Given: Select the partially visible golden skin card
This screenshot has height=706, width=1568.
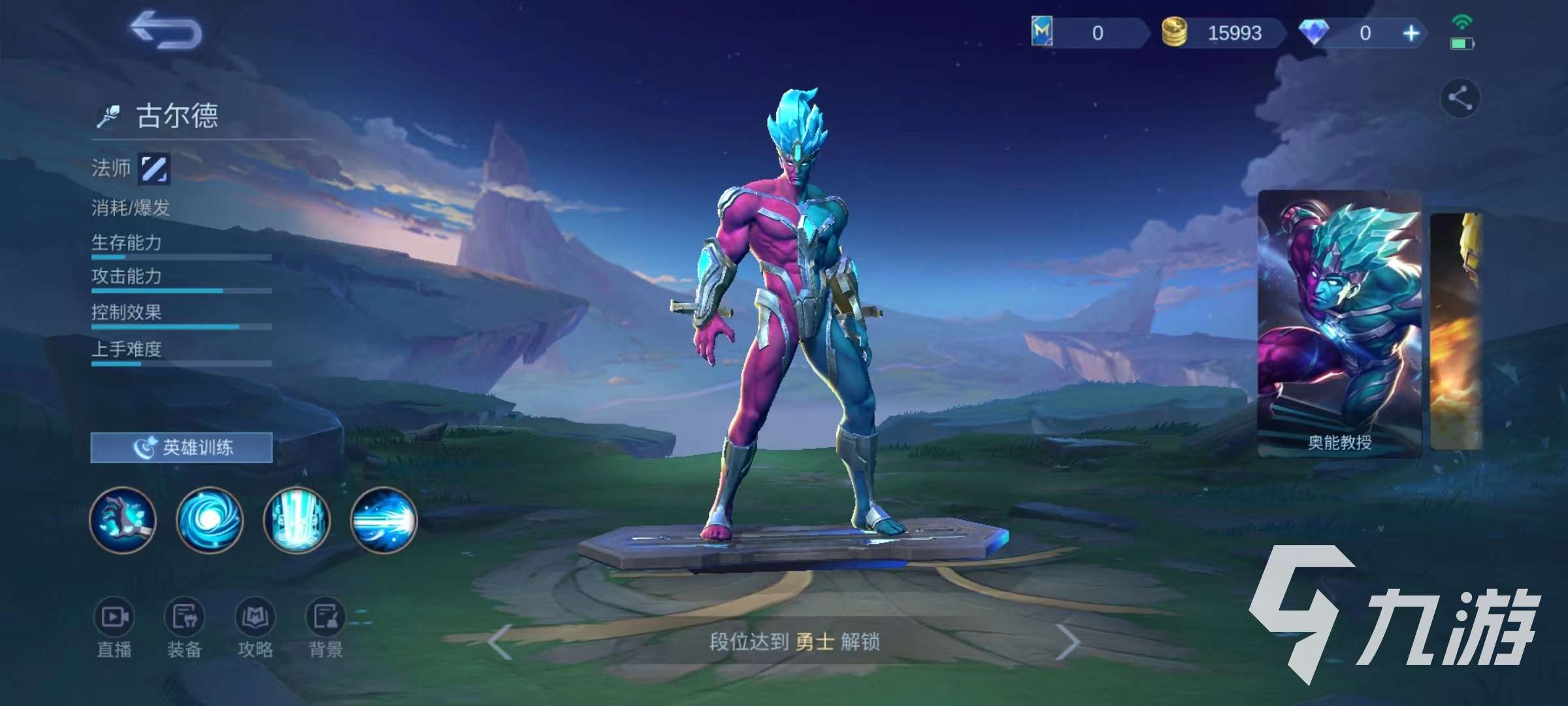Looking at the screenshot, I should pyautogui.click(x=1457, y=330).
